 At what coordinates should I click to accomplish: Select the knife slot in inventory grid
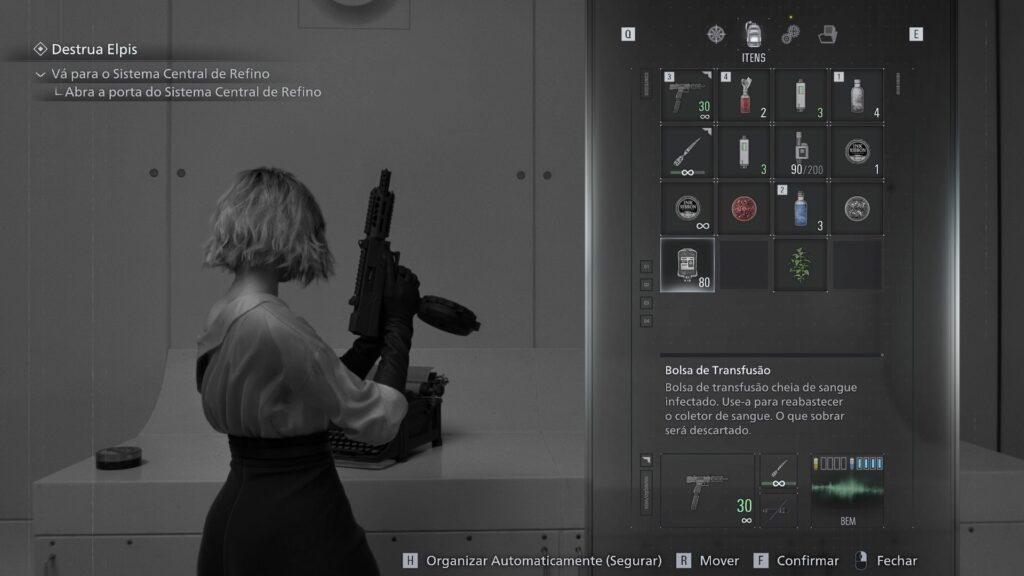[686, 152]
